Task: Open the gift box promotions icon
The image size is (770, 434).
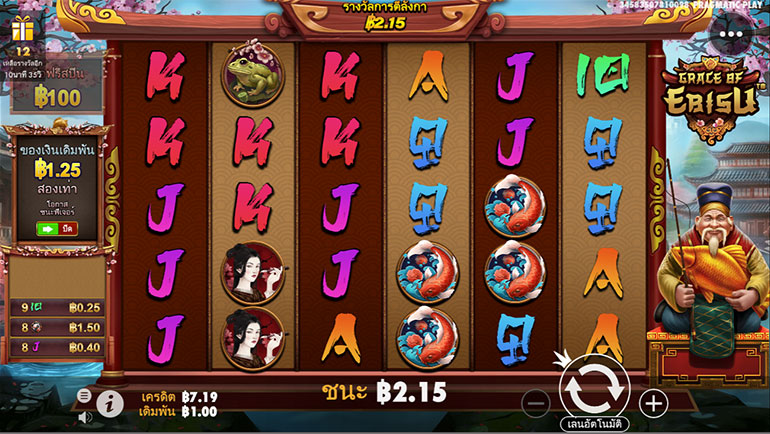Action: (x=22, y=30)
